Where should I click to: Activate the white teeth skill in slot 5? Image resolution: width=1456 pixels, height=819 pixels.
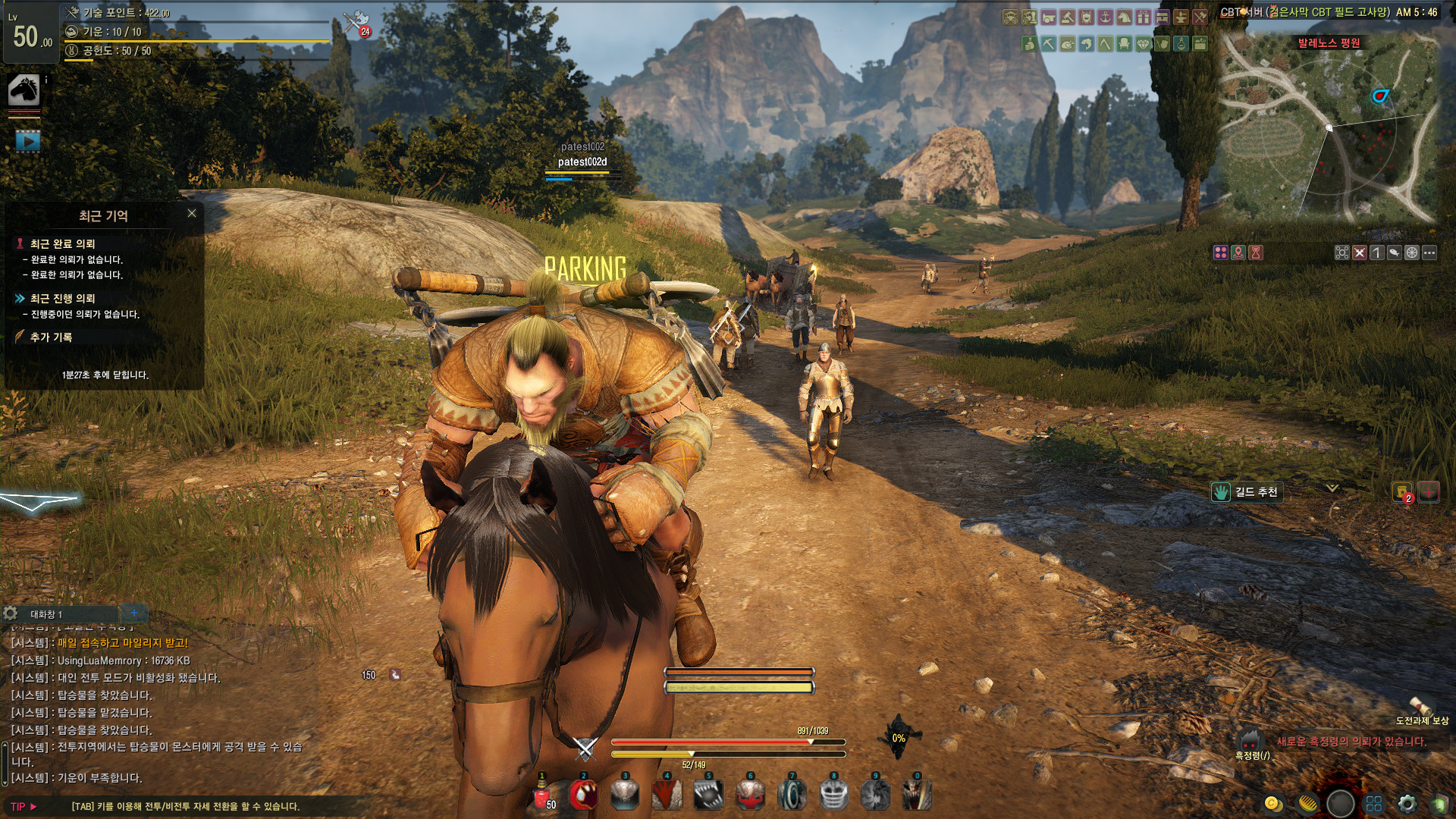click(x=709, y=795)
